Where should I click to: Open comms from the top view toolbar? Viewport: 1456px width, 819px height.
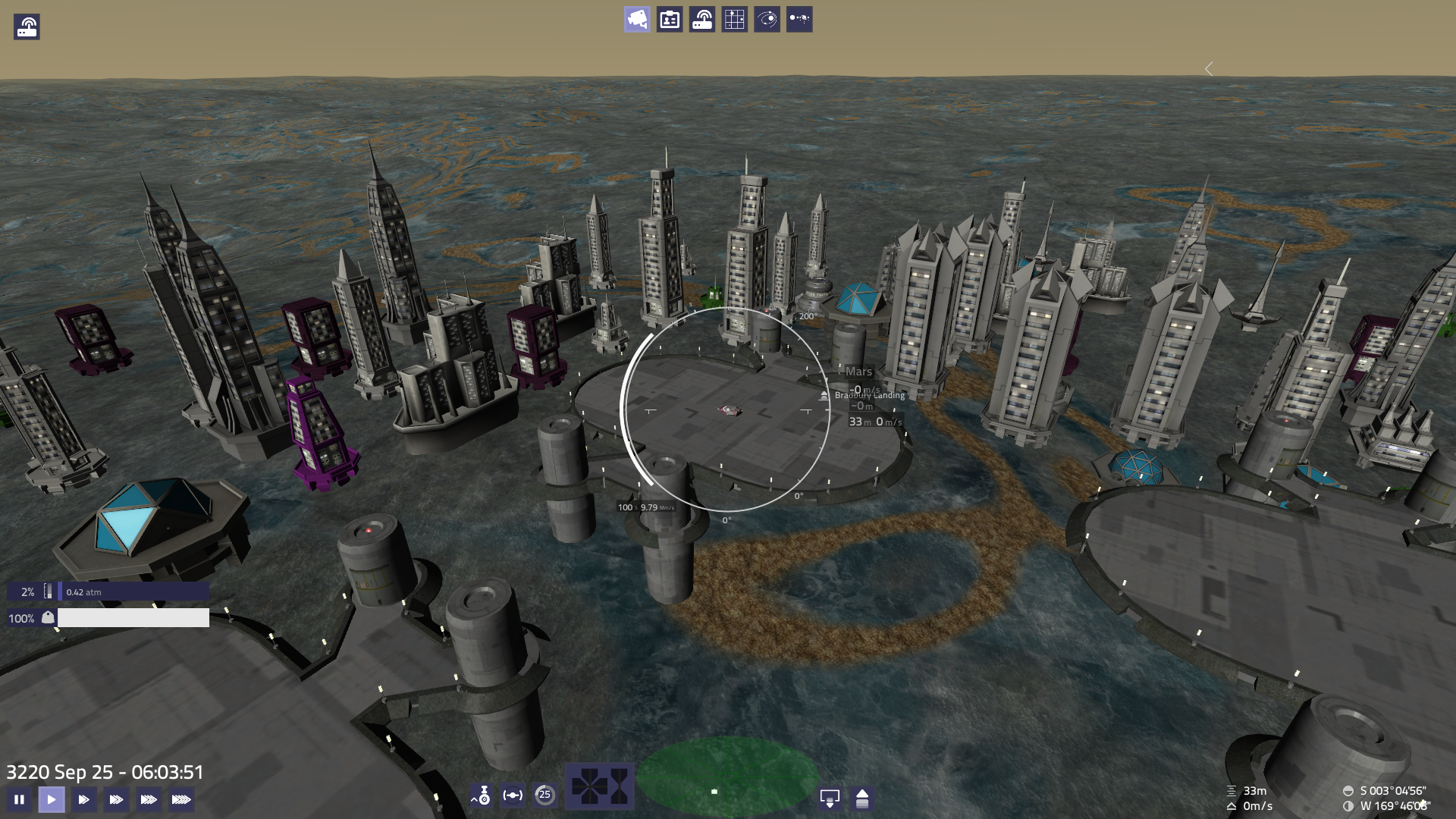(x=702, y=19)
